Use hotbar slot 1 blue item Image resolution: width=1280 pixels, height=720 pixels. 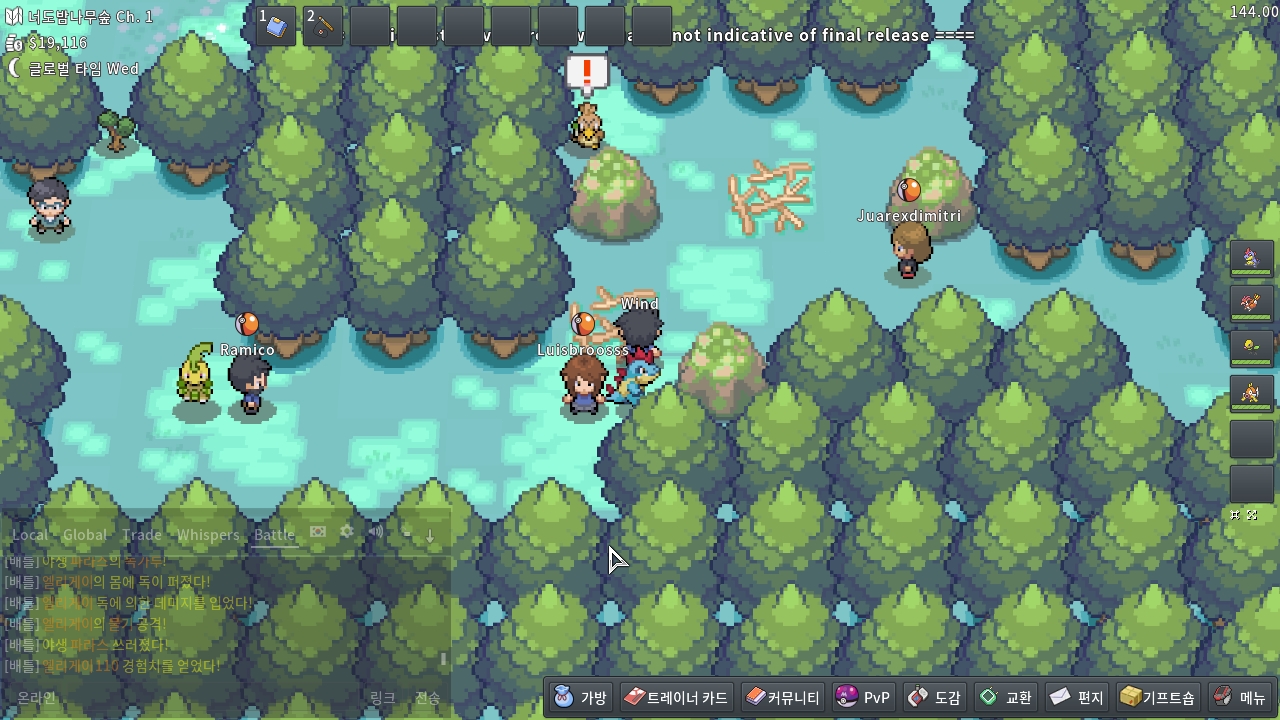point(276,26)
